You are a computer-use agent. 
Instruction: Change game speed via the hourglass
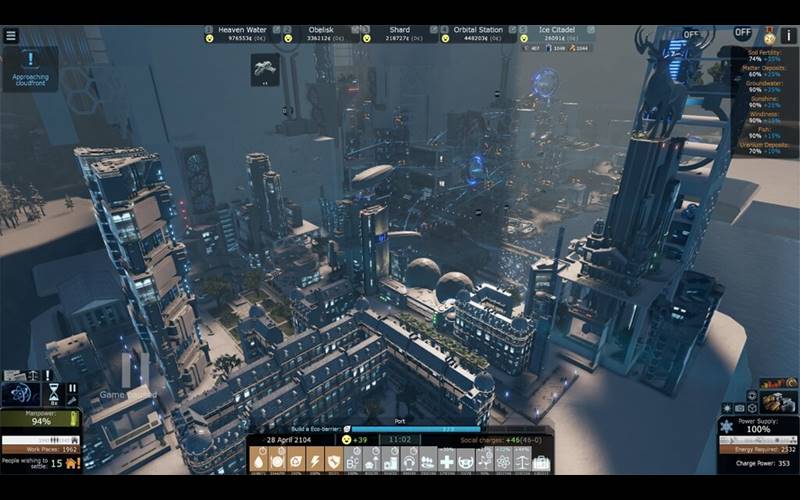54,391
